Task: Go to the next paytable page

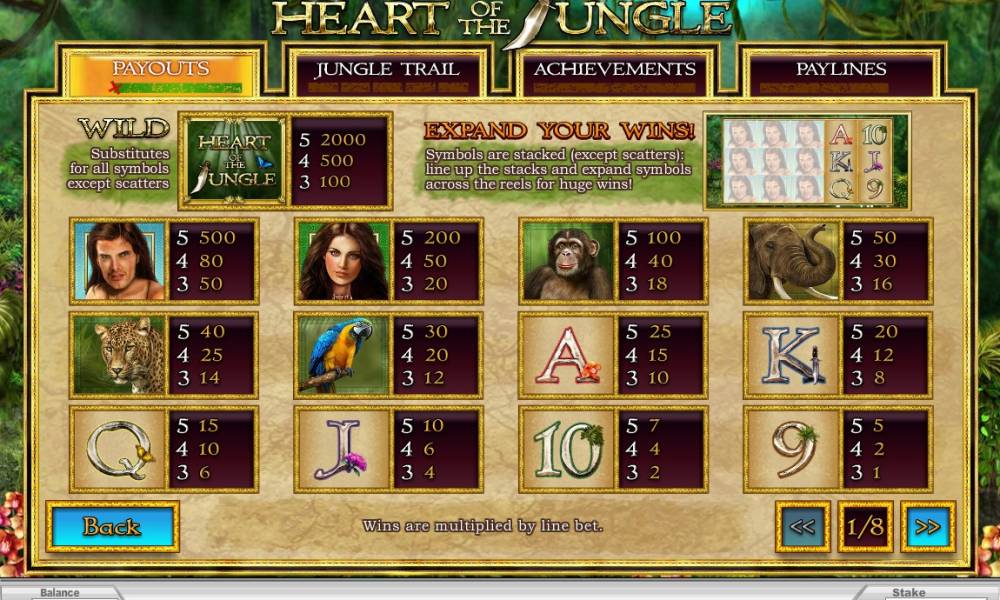Action: (927, 527)
